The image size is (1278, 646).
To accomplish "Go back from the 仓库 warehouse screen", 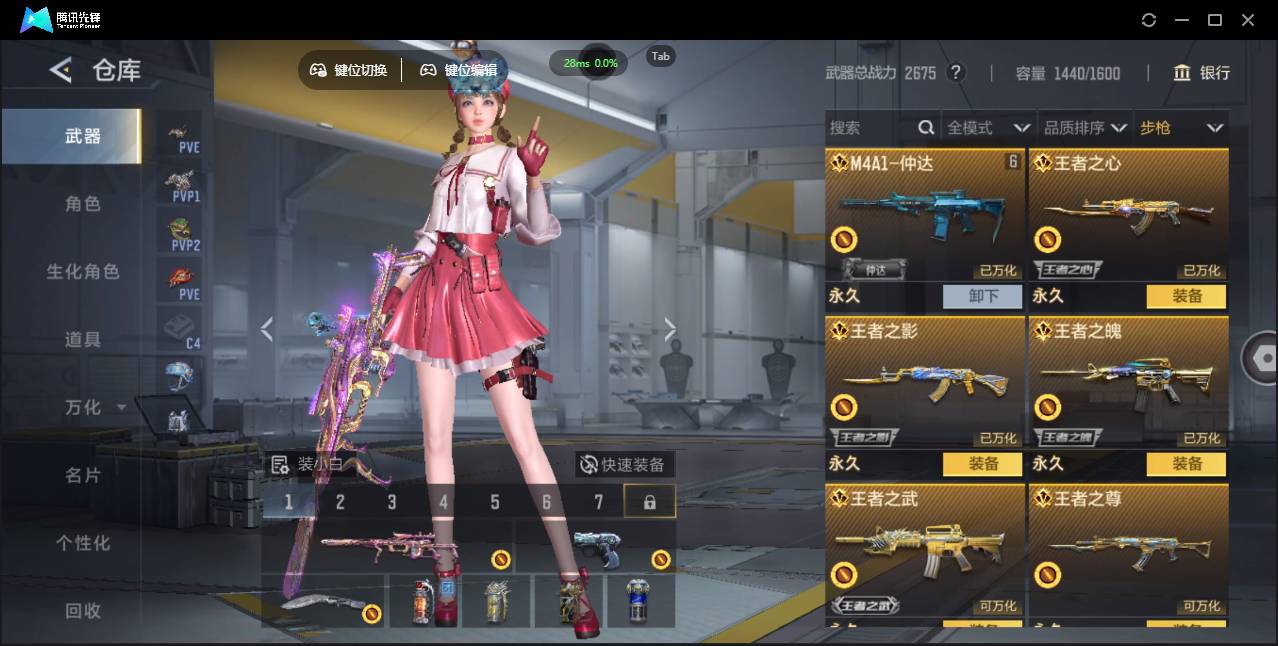I will pyautogui.click(x=61, y=70).
